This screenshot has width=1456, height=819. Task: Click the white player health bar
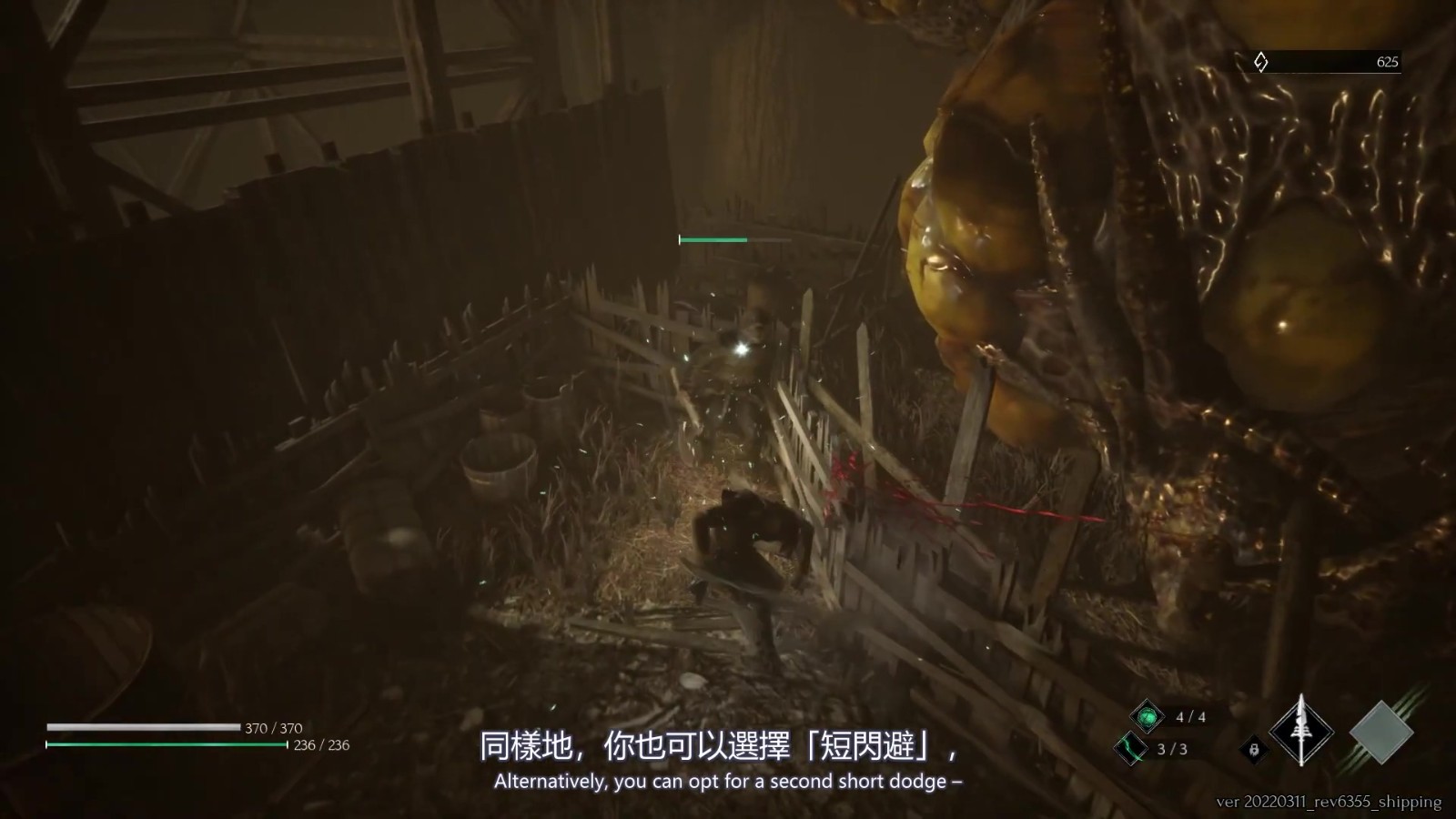click(x=141, y=726)
